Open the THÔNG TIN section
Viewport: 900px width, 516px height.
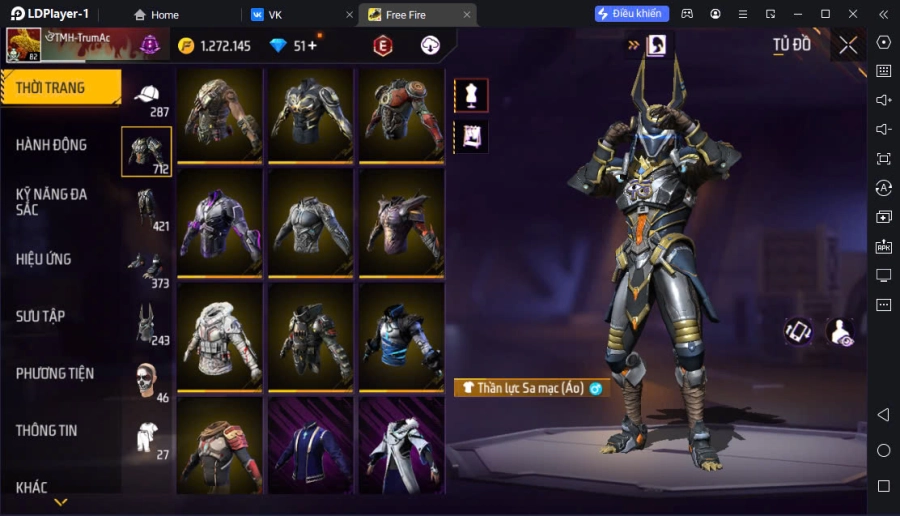coord(46,430)
